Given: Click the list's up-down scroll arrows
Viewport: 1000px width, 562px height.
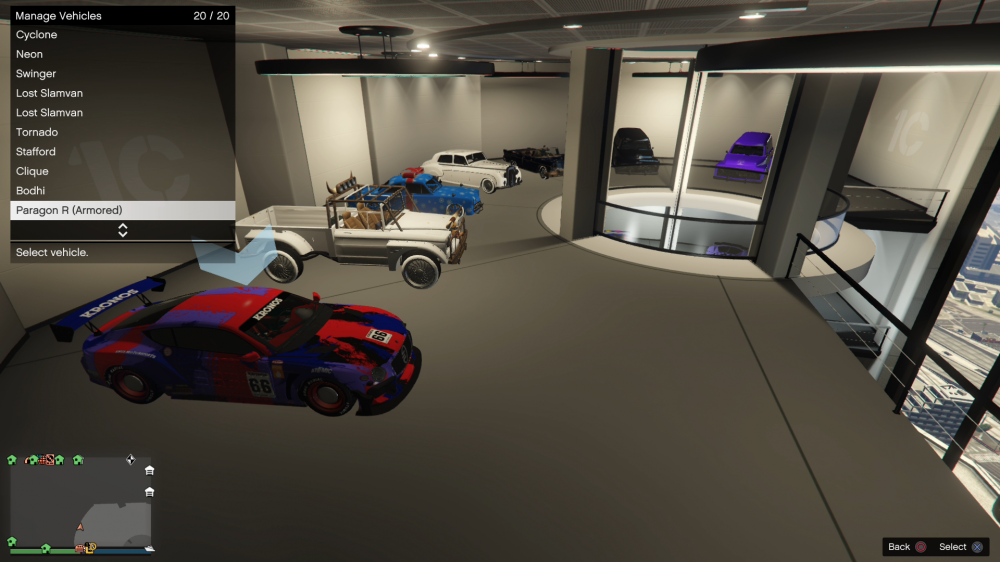Looking at the screenshot, I should pyautogui.click(x=123, y=230).
